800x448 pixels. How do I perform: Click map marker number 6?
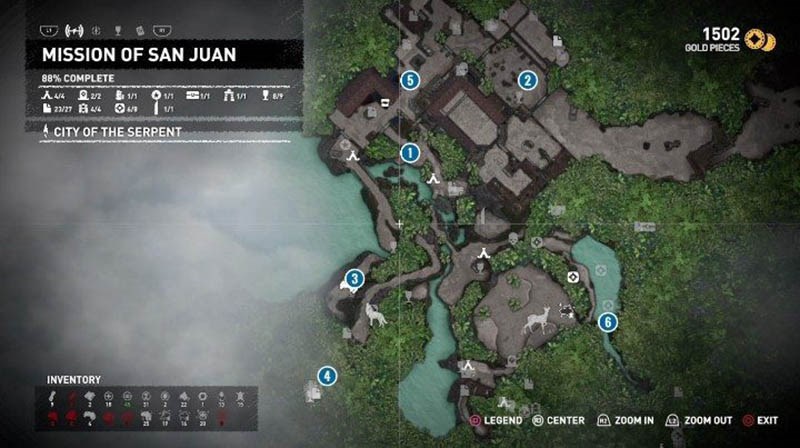pyautogui.click(x=606, y=321)
